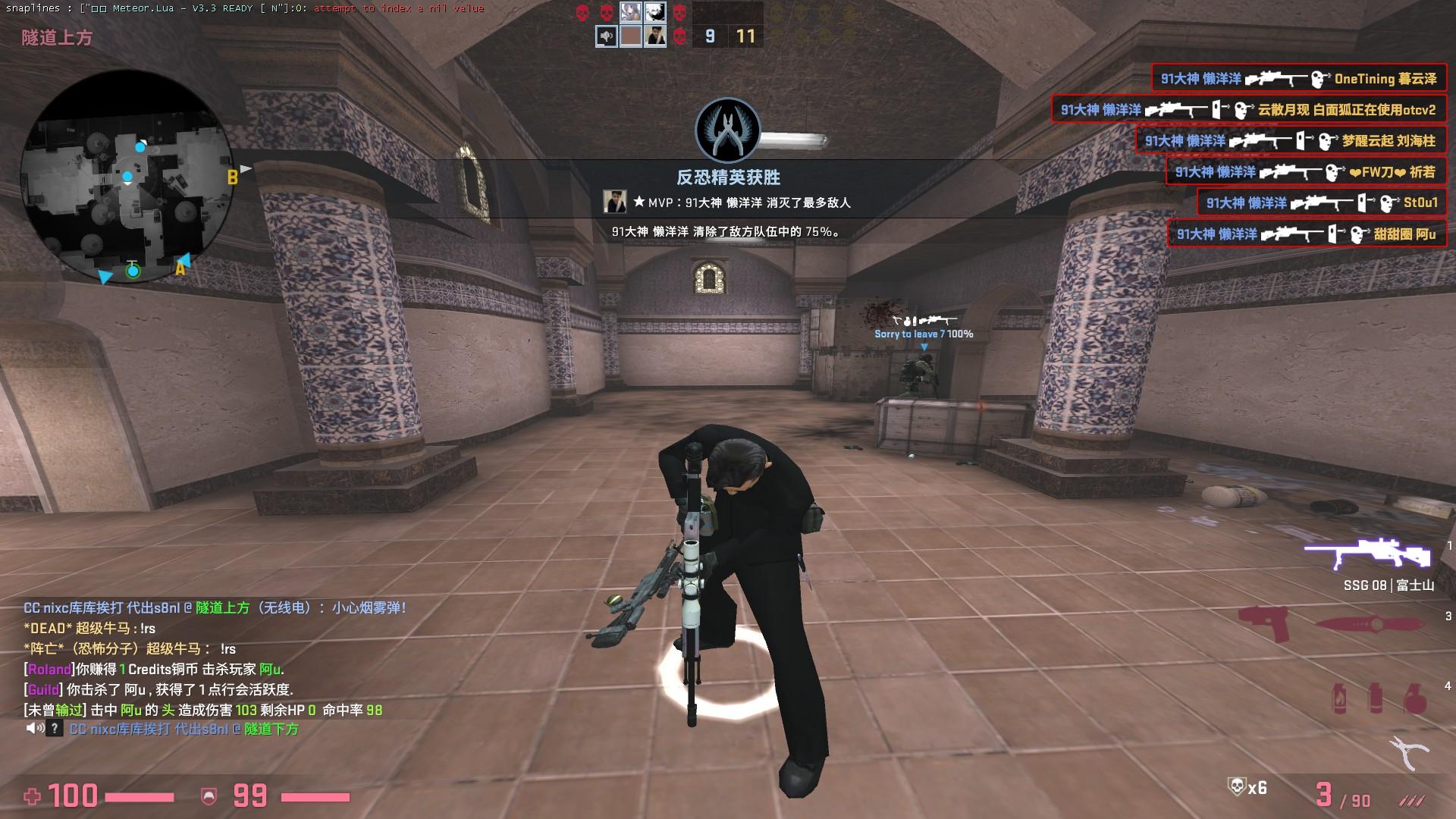Select the SSG 08 sniper rifle slot
Screen dimensions: 1456x819
pyautogui.click(x=1368, y=554)
